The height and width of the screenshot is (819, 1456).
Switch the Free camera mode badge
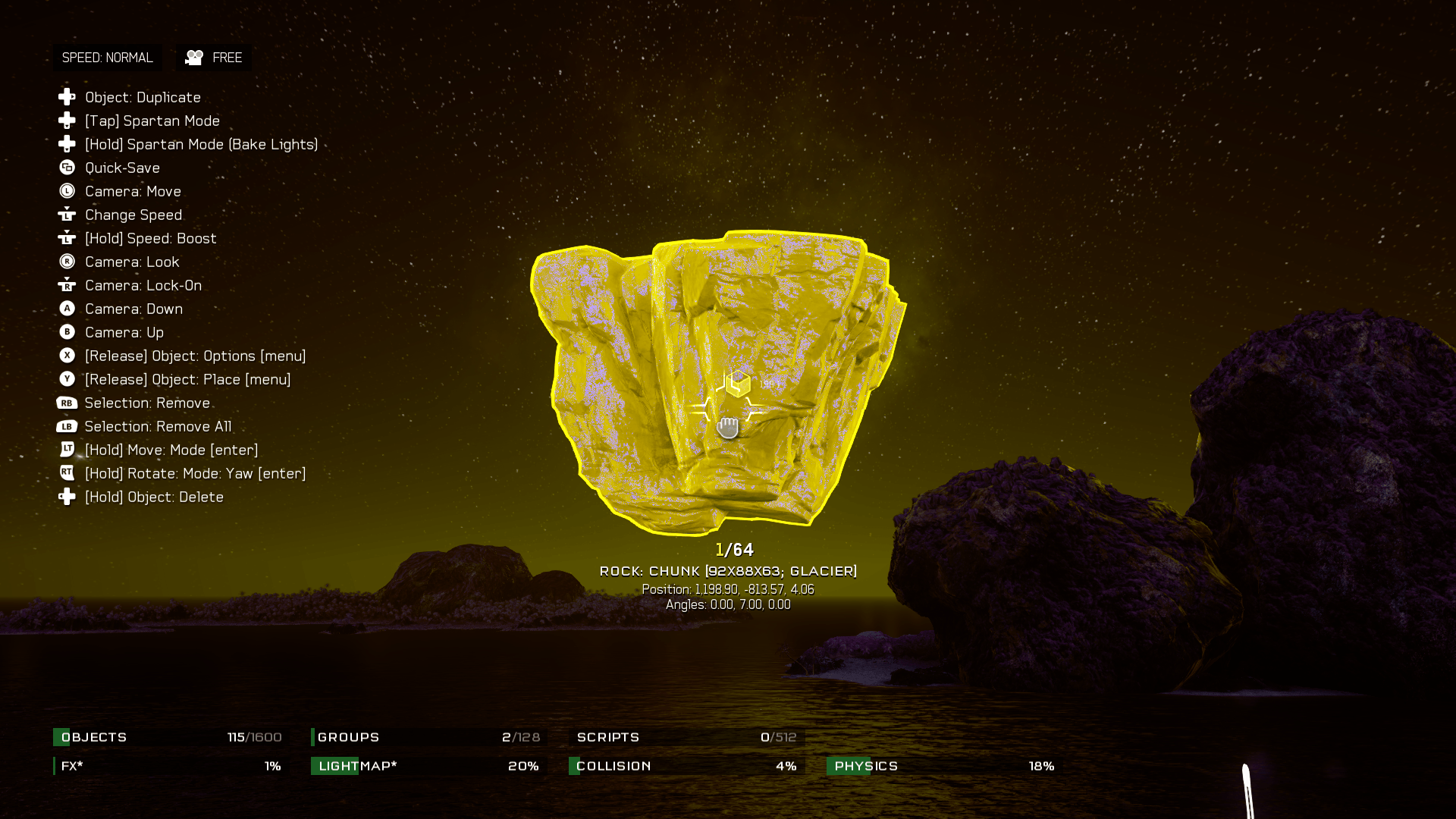(x=214, y=58)
